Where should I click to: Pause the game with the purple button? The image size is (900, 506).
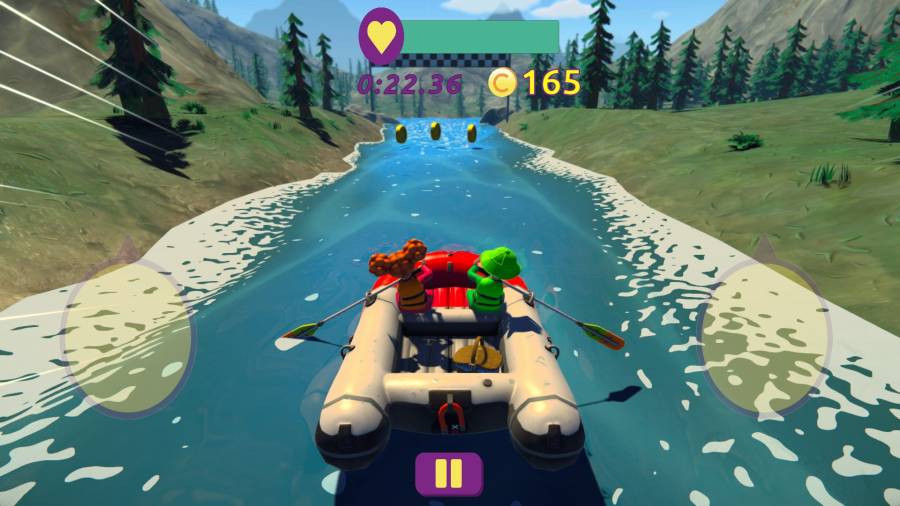[x=449, y=473]
